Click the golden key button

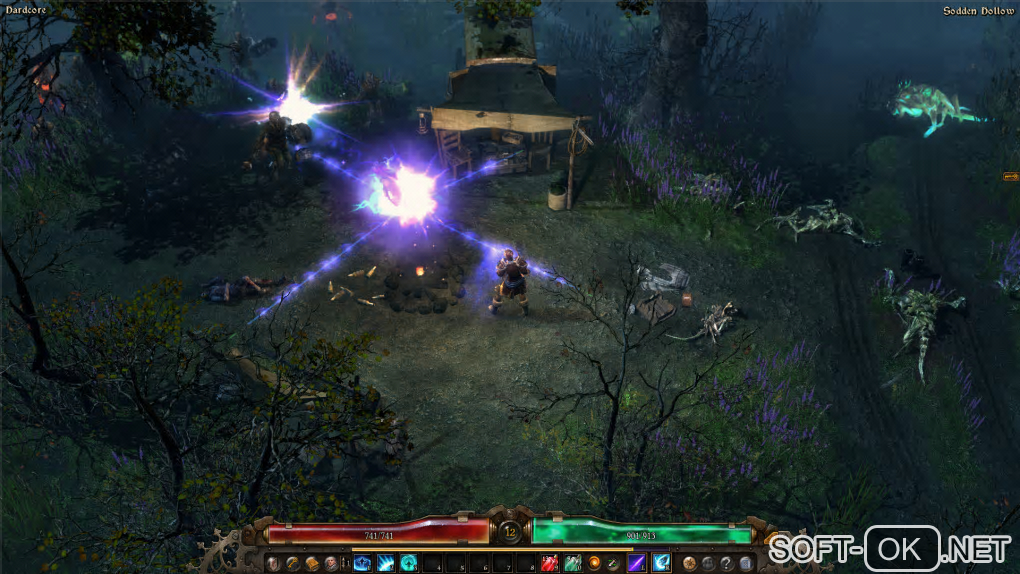coord(292,563)
